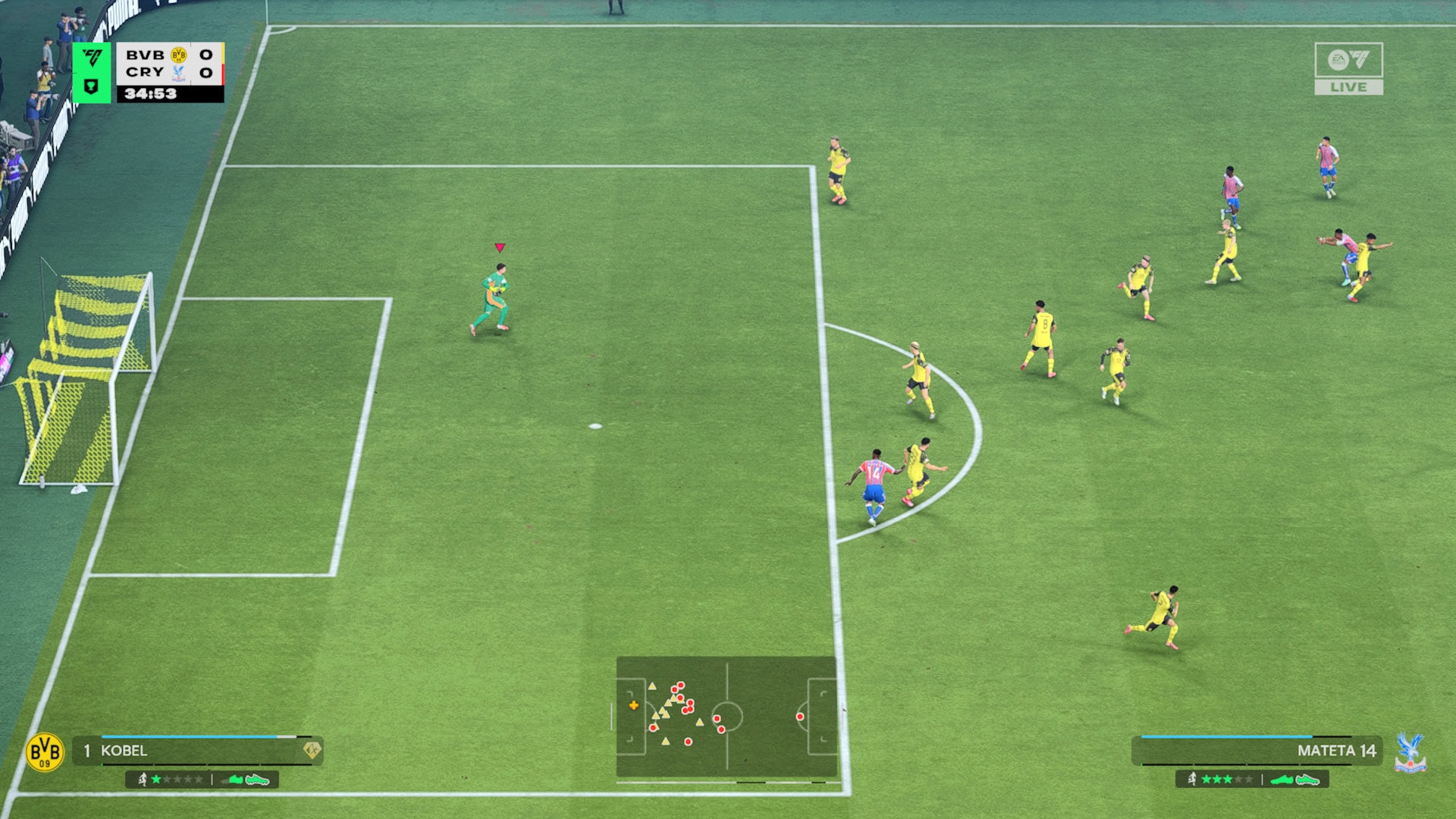The image size is (1456, 819).
Task: Click the Crystal Palace crest beside Mateta
Action: click(x=1410, y=752)
